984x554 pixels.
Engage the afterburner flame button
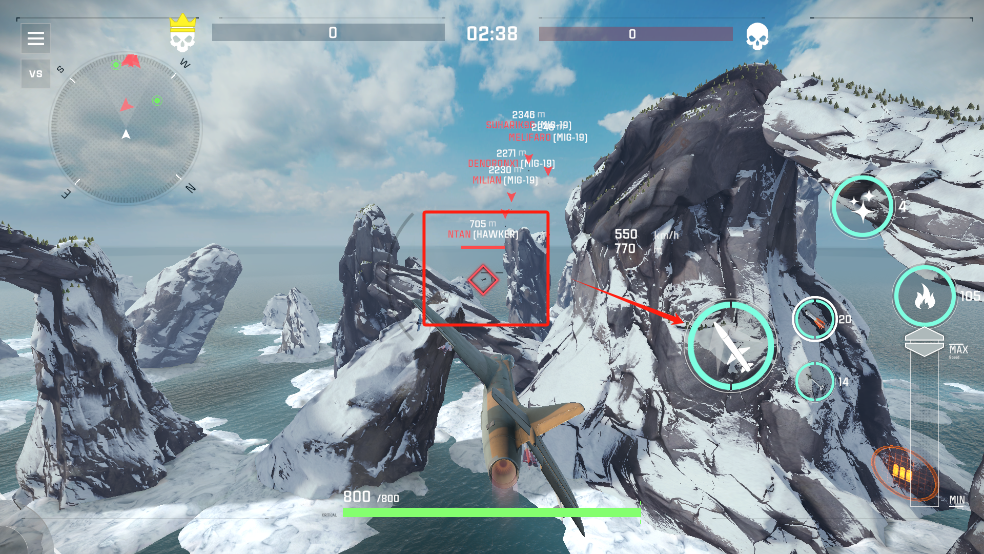click(x=924, y=296)
